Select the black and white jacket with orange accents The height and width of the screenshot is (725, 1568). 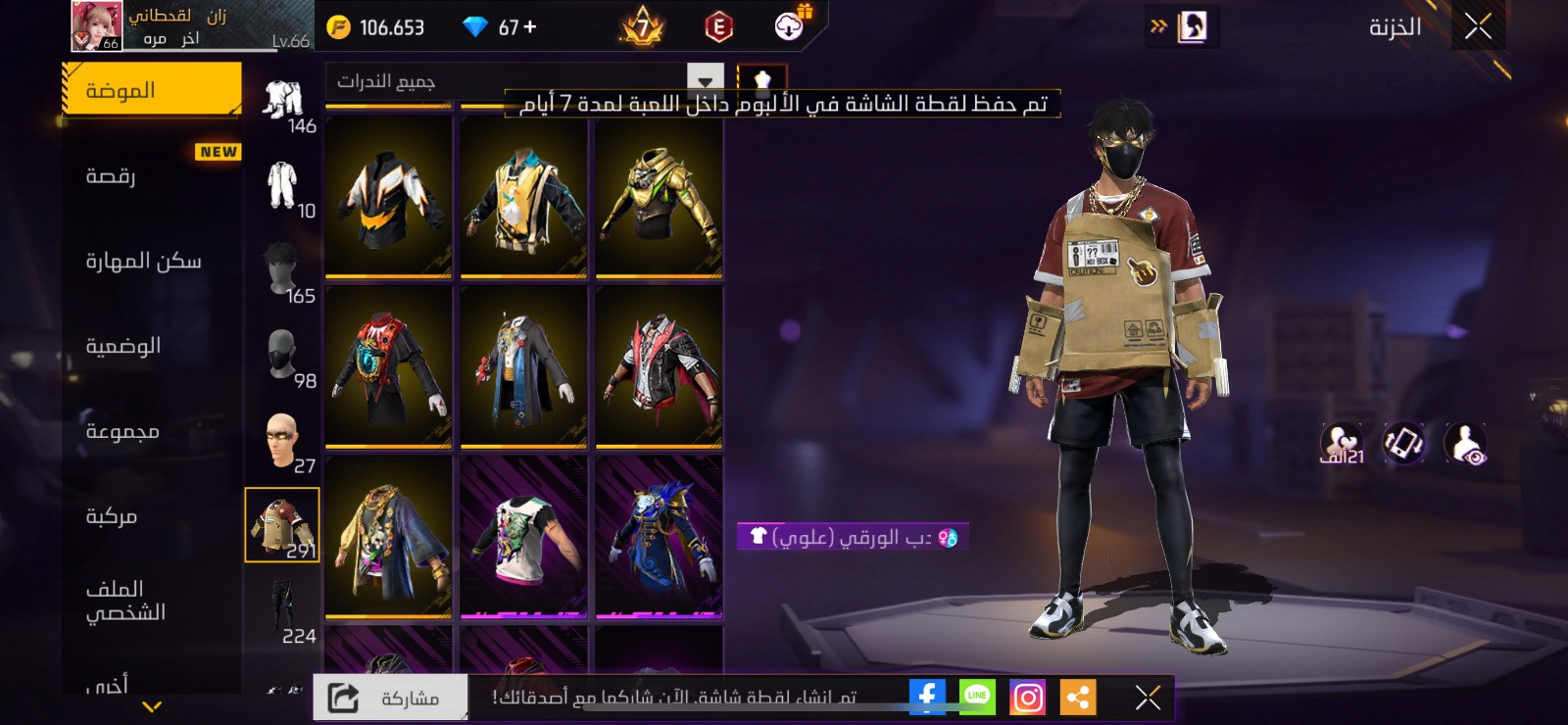pyautogui.click(x=388, y=197)
